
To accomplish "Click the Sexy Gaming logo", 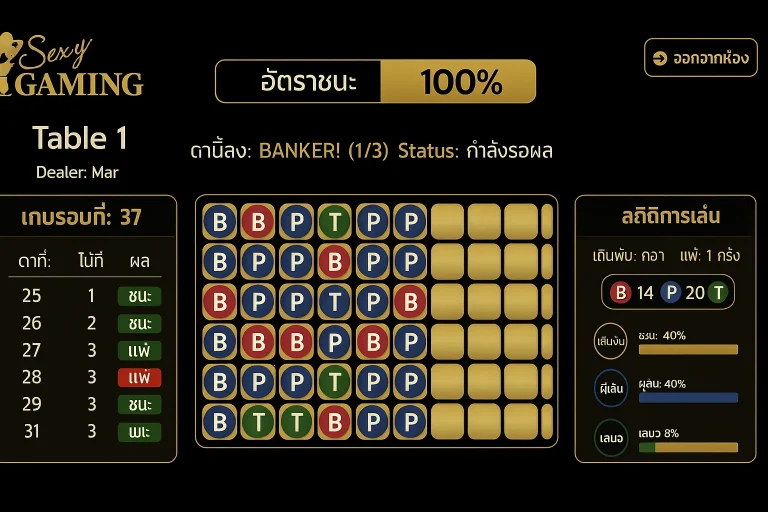I will click(x=72, y=66).
